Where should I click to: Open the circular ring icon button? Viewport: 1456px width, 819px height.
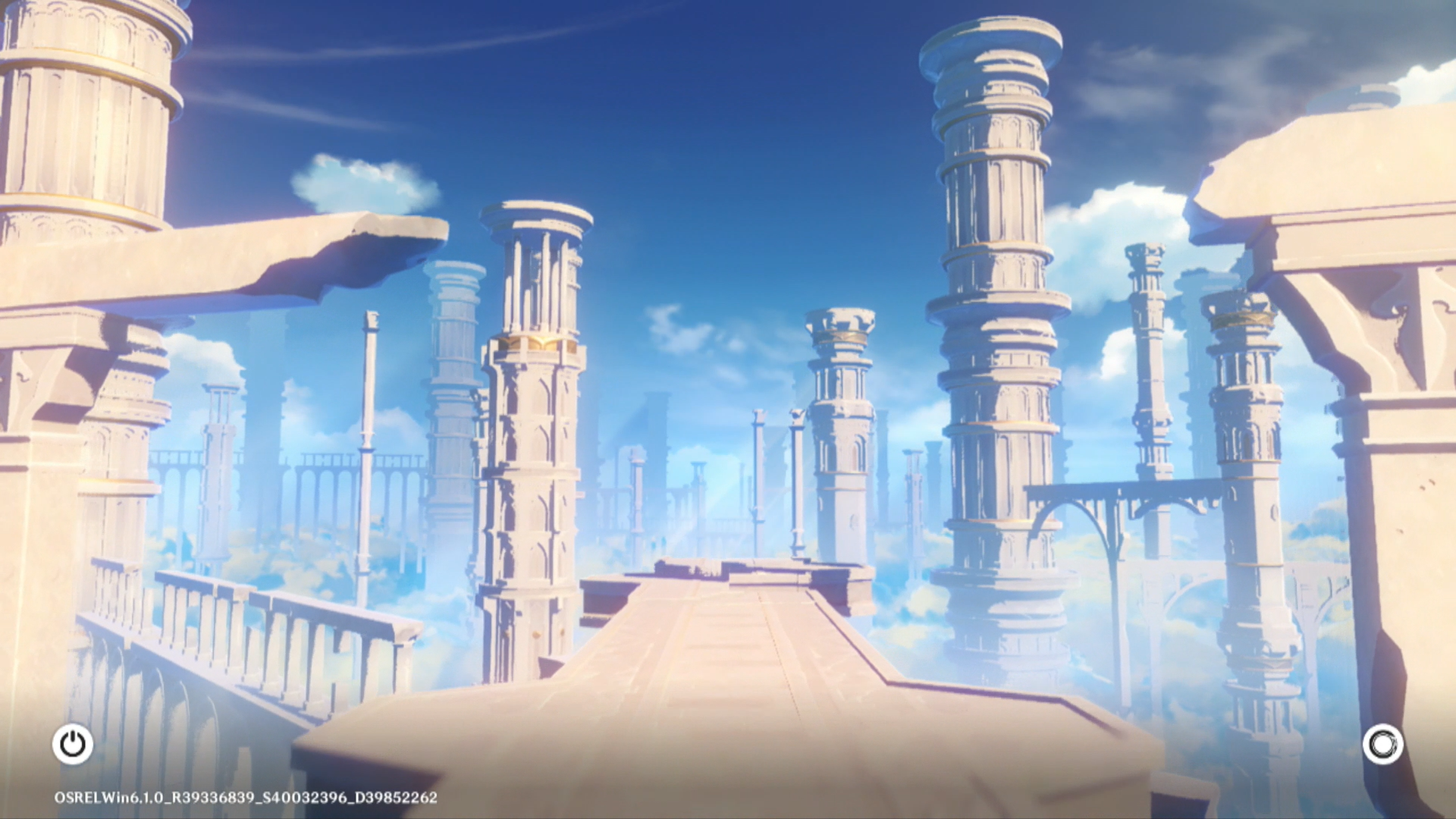coord(1382,744)
